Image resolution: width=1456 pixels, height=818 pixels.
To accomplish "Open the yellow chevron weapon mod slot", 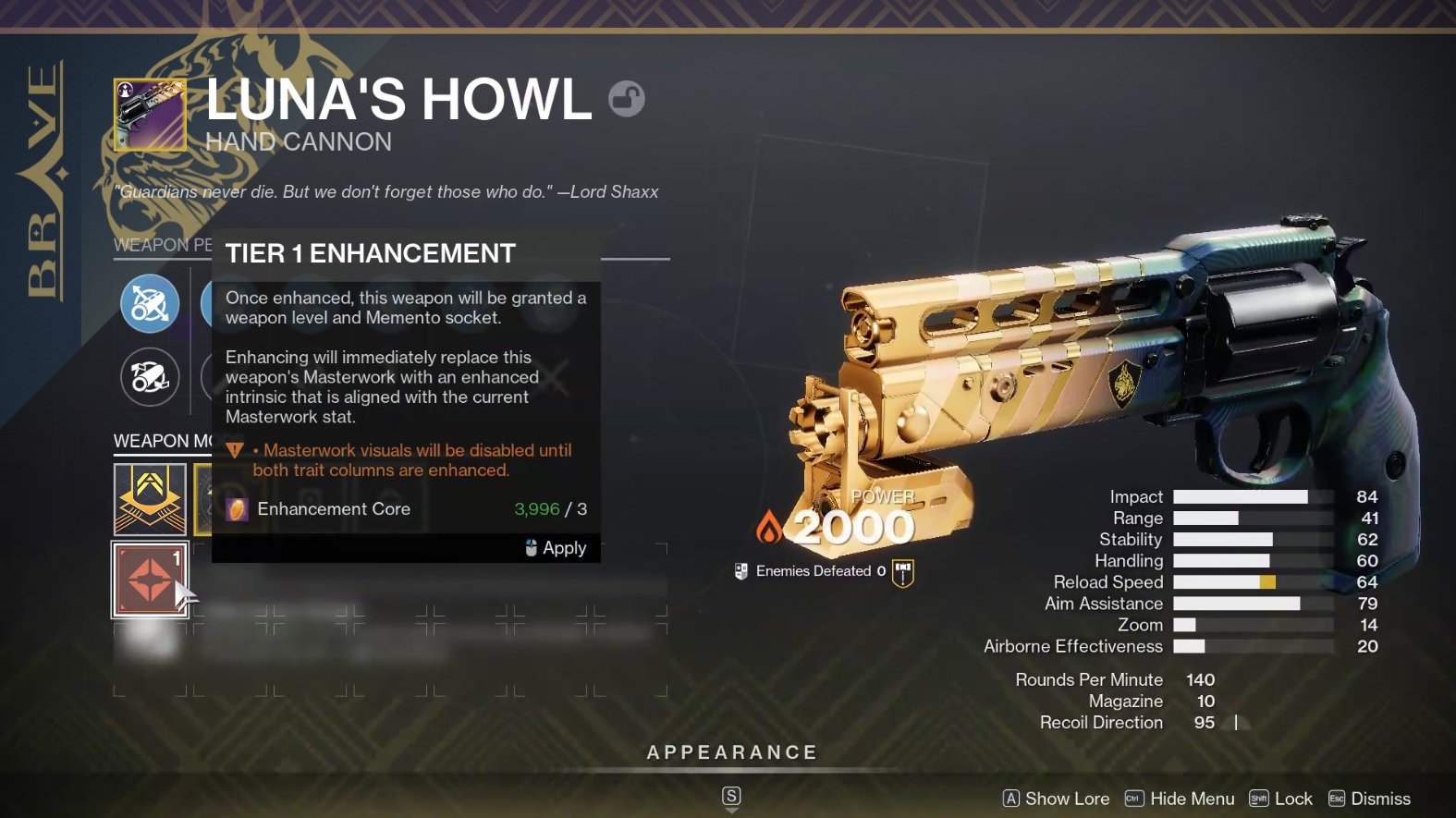I will coord(150,499).
